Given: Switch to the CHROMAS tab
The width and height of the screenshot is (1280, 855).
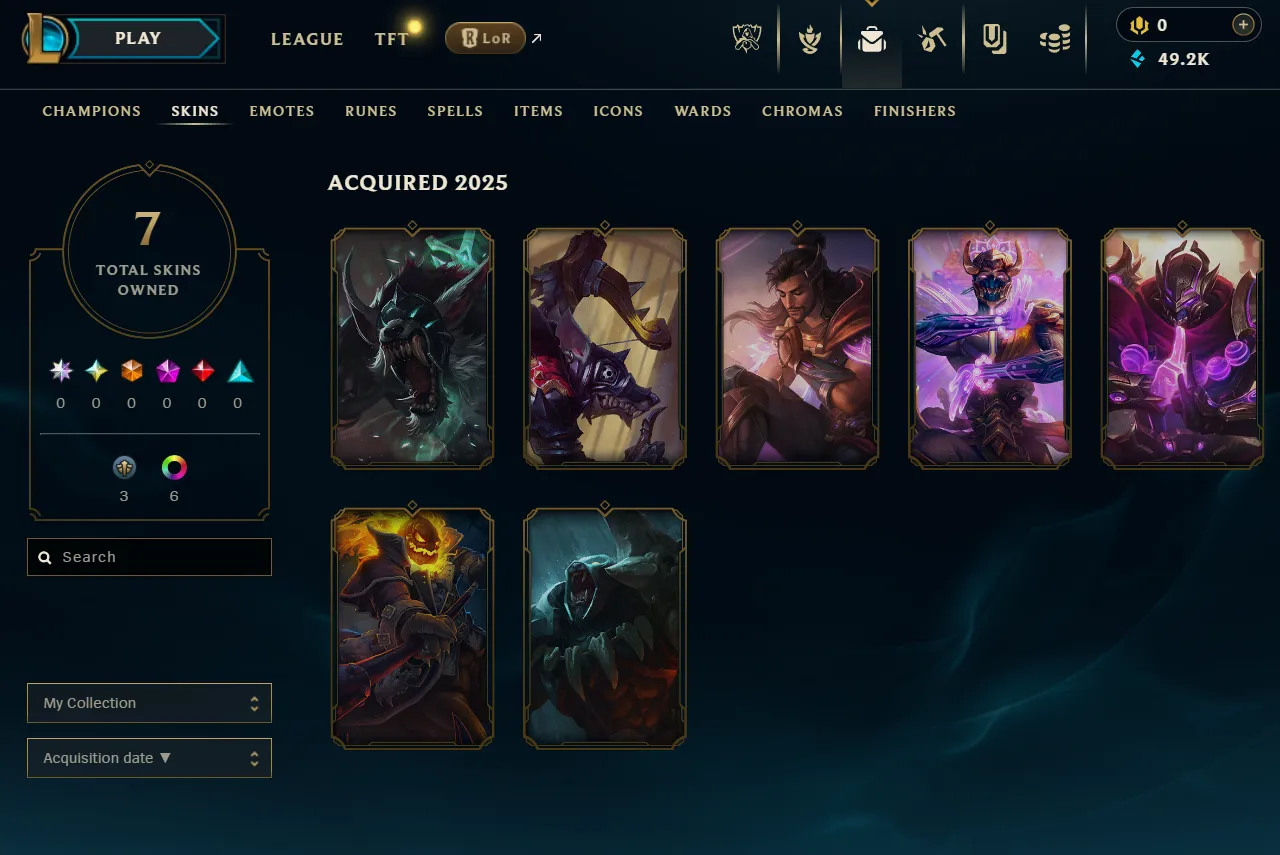Looking at the screenshot, I should 802,111.
